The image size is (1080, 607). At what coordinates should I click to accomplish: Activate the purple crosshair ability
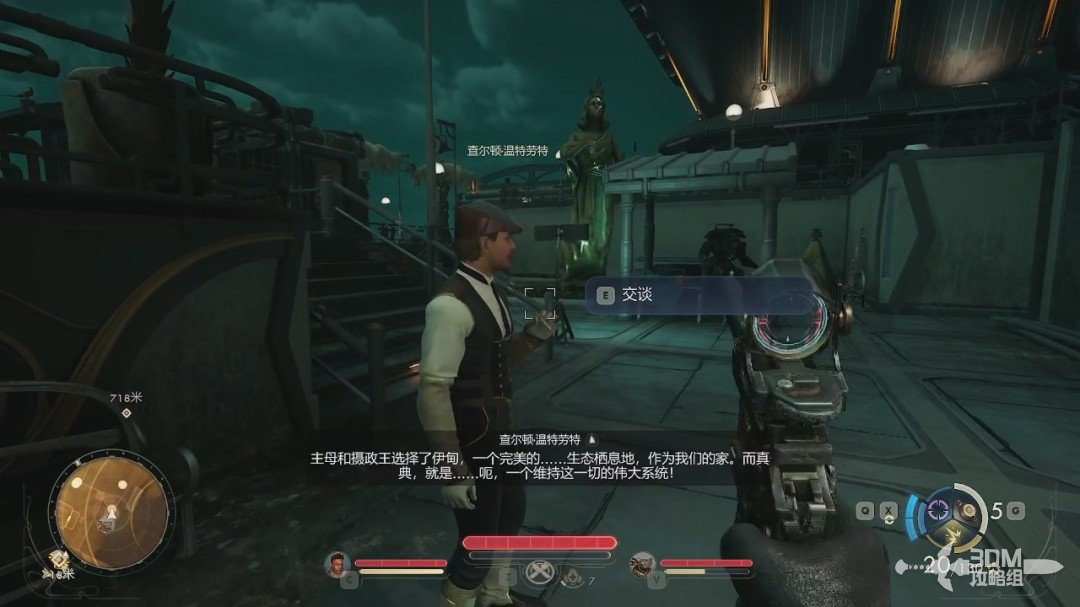click(938, 509)
